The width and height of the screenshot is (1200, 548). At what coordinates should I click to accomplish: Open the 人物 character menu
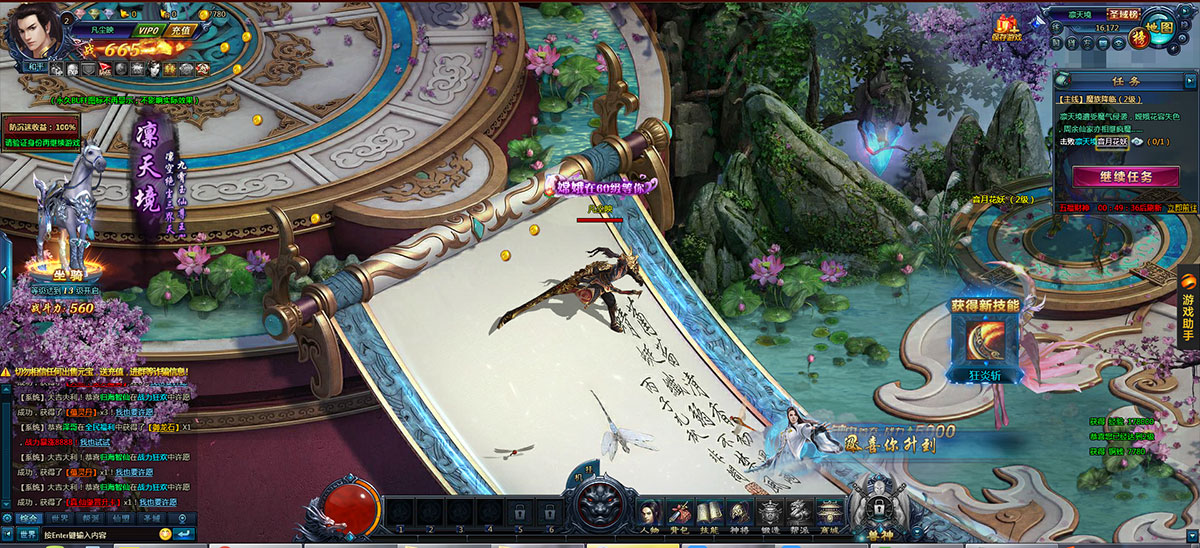pos(648,513)
